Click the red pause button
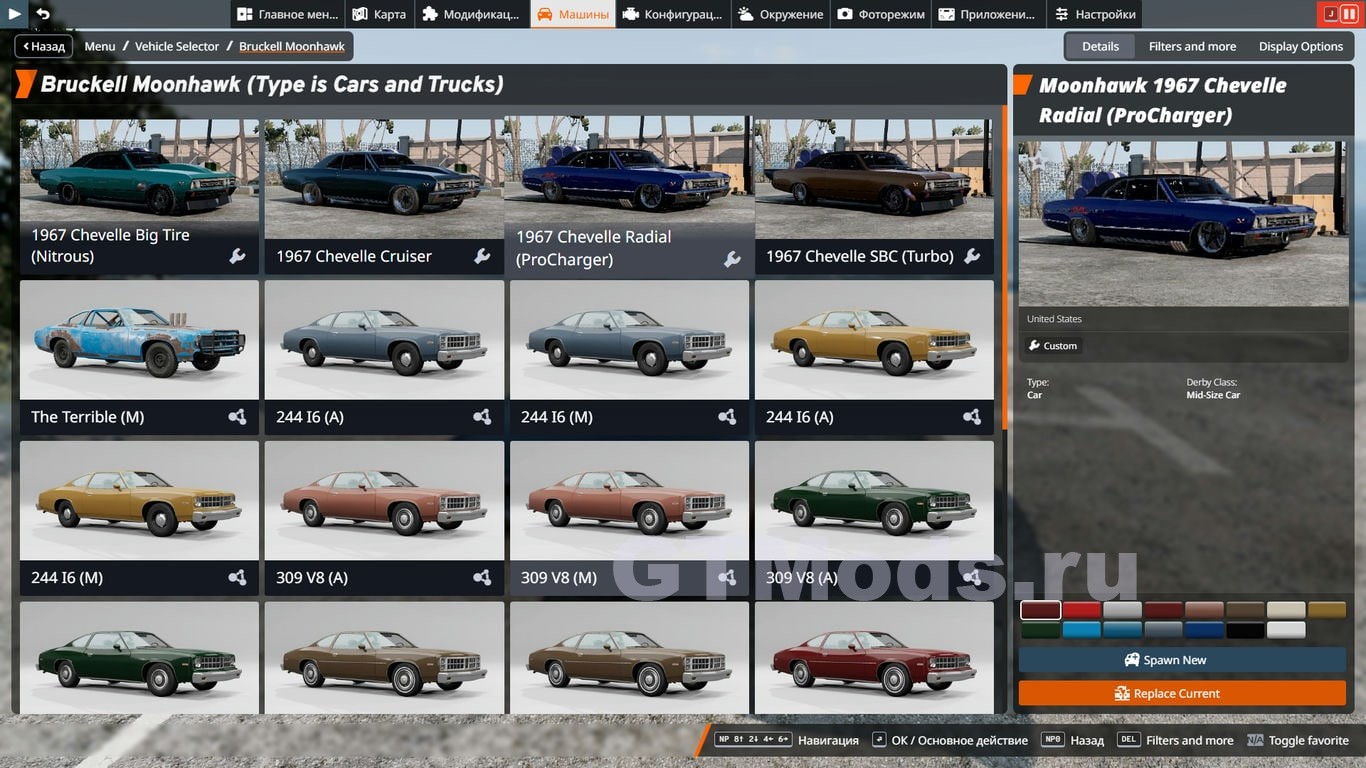 coord(1348,14)
